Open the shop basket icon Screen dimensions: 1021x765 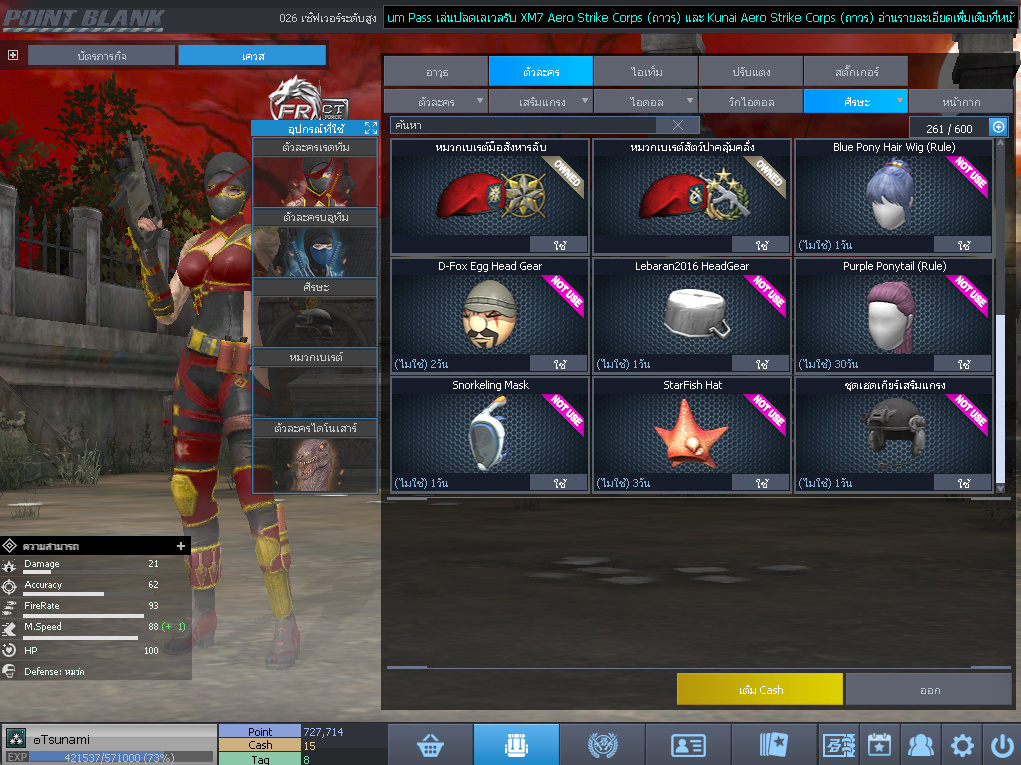pyautogui.click(x=431, y=745)
